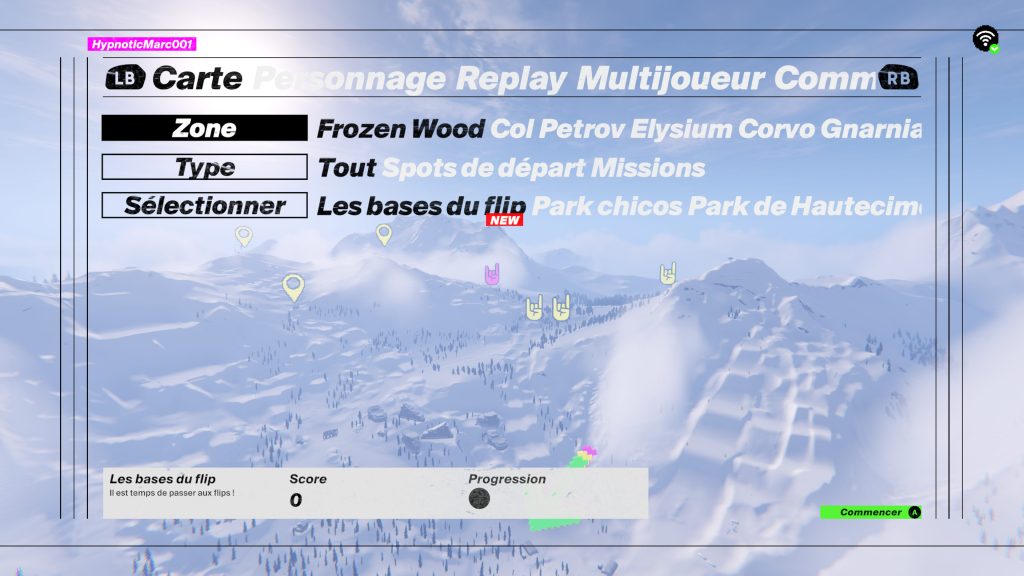The image size is (1024, 576).
Task: Click the Sélectionner row label
Action: coord(204,205)
